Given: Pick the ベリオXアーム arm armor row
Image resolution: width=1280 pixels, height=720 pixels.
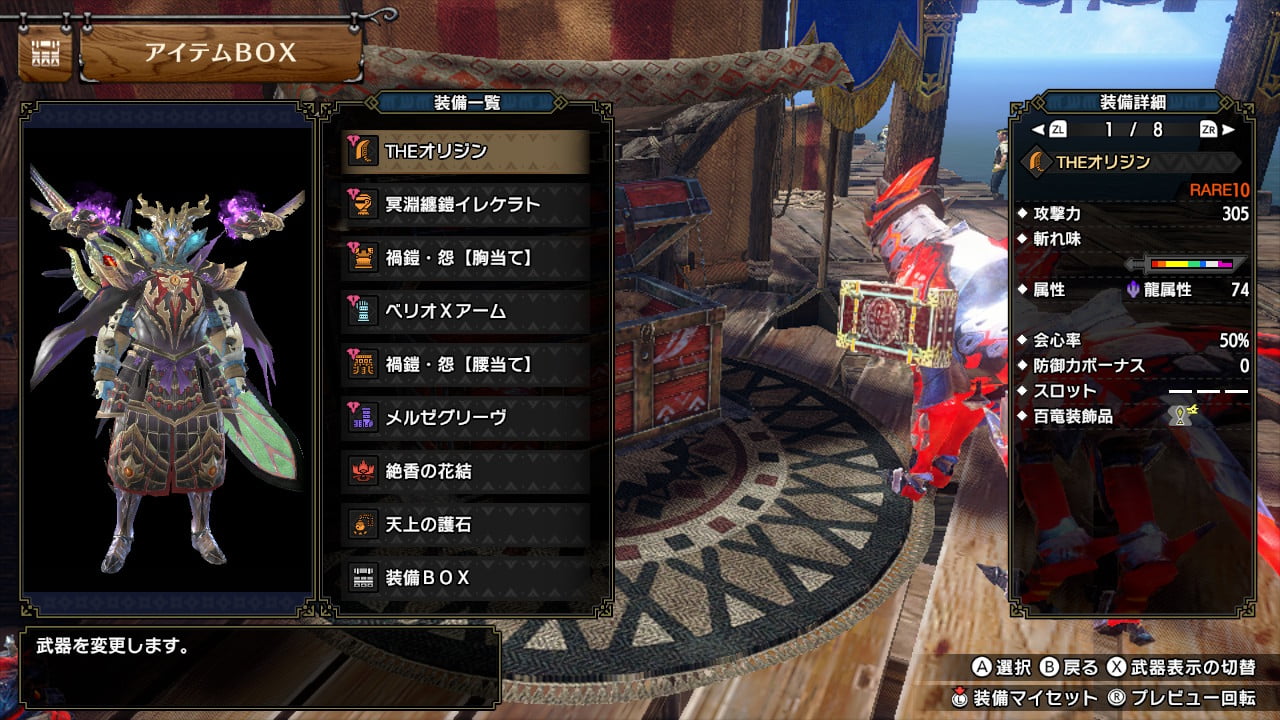Looking at the screenshot, I should (465, 311).
